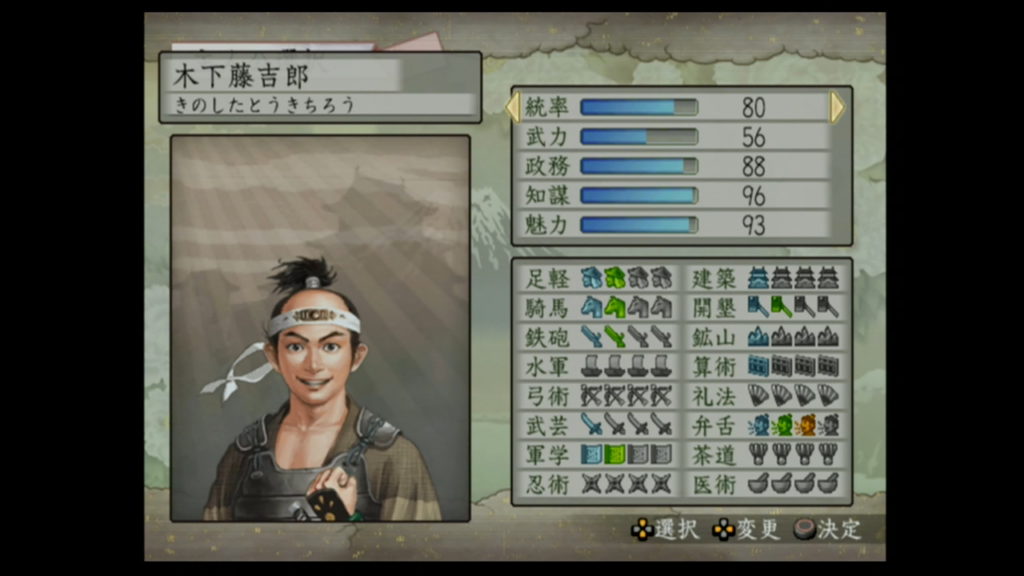
Task: Select the 鉄砲 firearms skill row
Action: coord(597,337)
